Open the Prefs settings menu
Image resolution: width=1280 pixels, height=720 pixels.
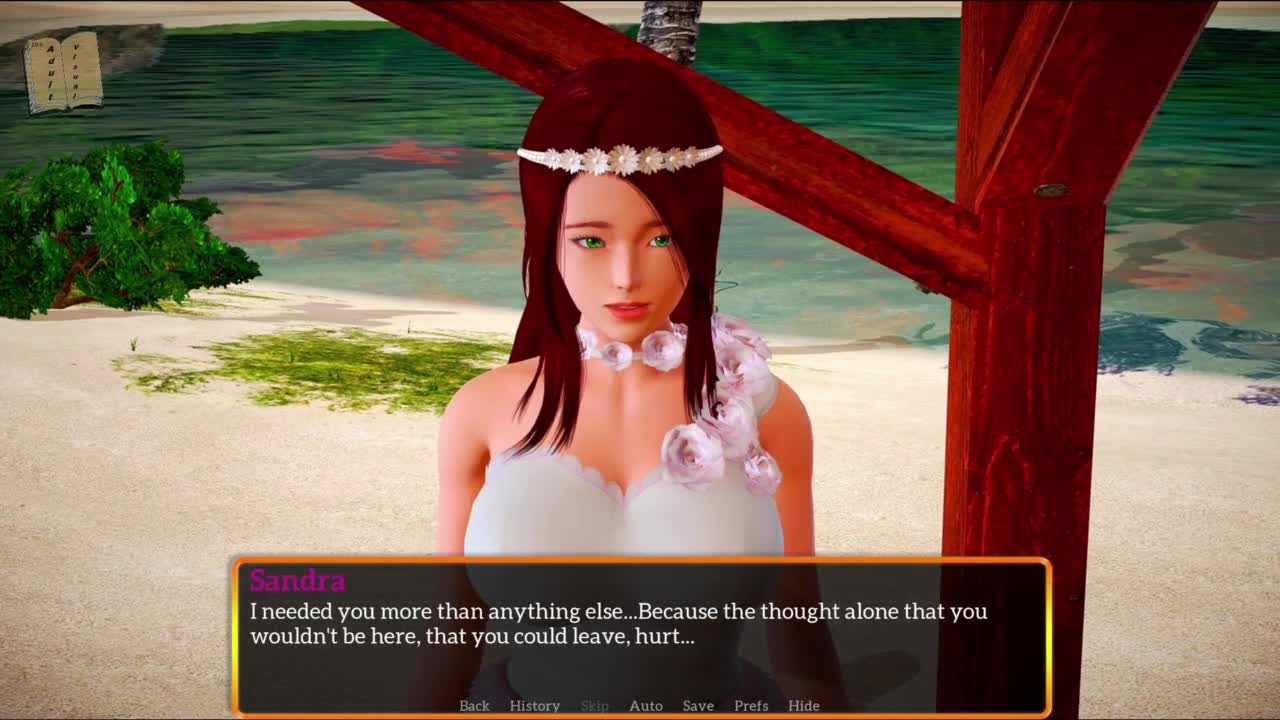pyautogui.click(x=751, y=705)
